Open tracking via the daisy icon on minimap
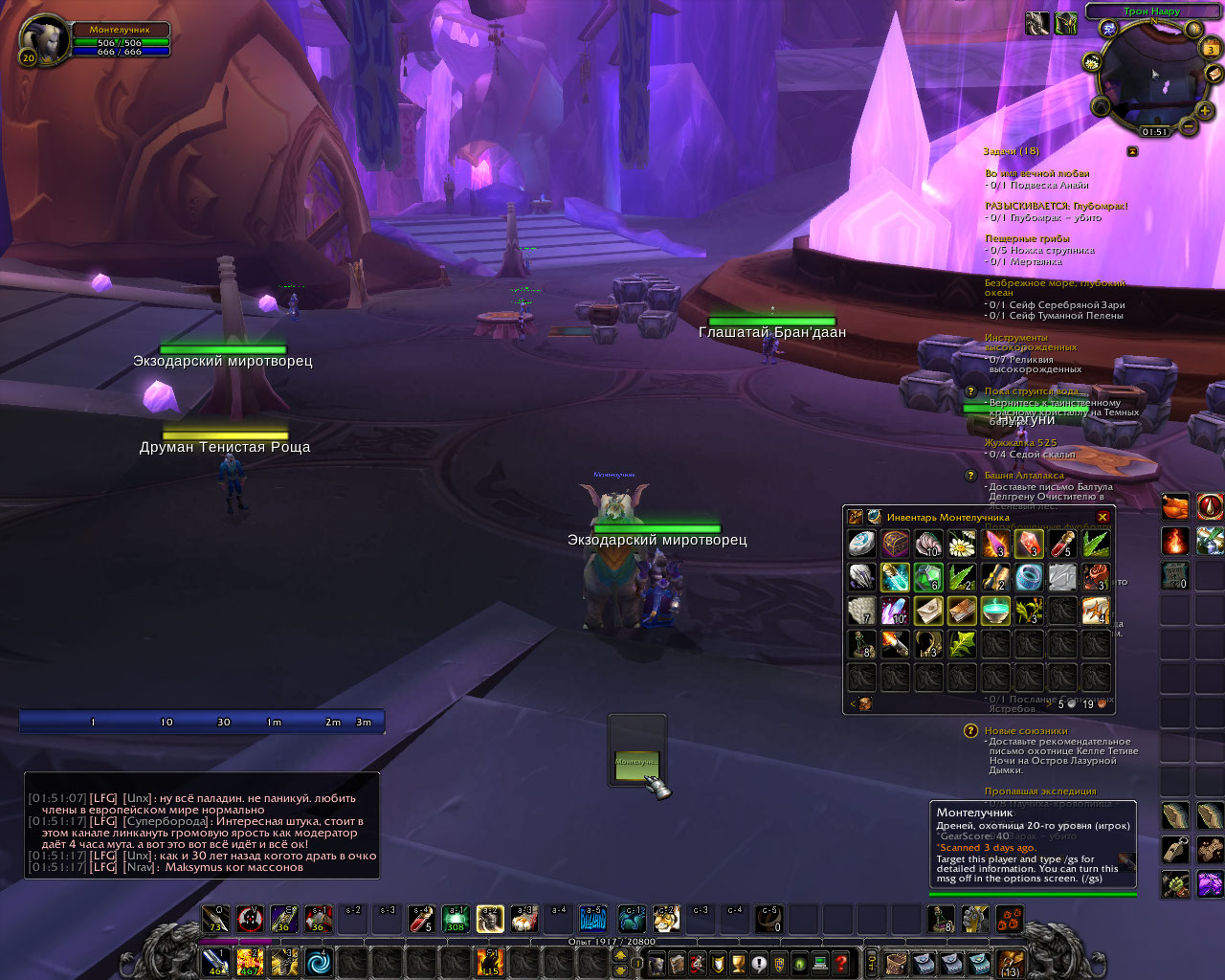 point(1091,62)
